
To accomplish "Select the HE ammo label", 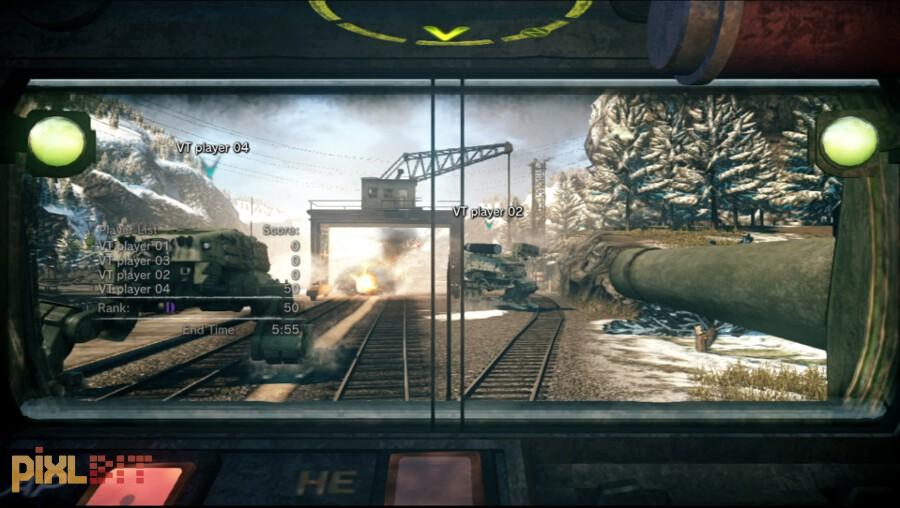I will tap(325, 482).
